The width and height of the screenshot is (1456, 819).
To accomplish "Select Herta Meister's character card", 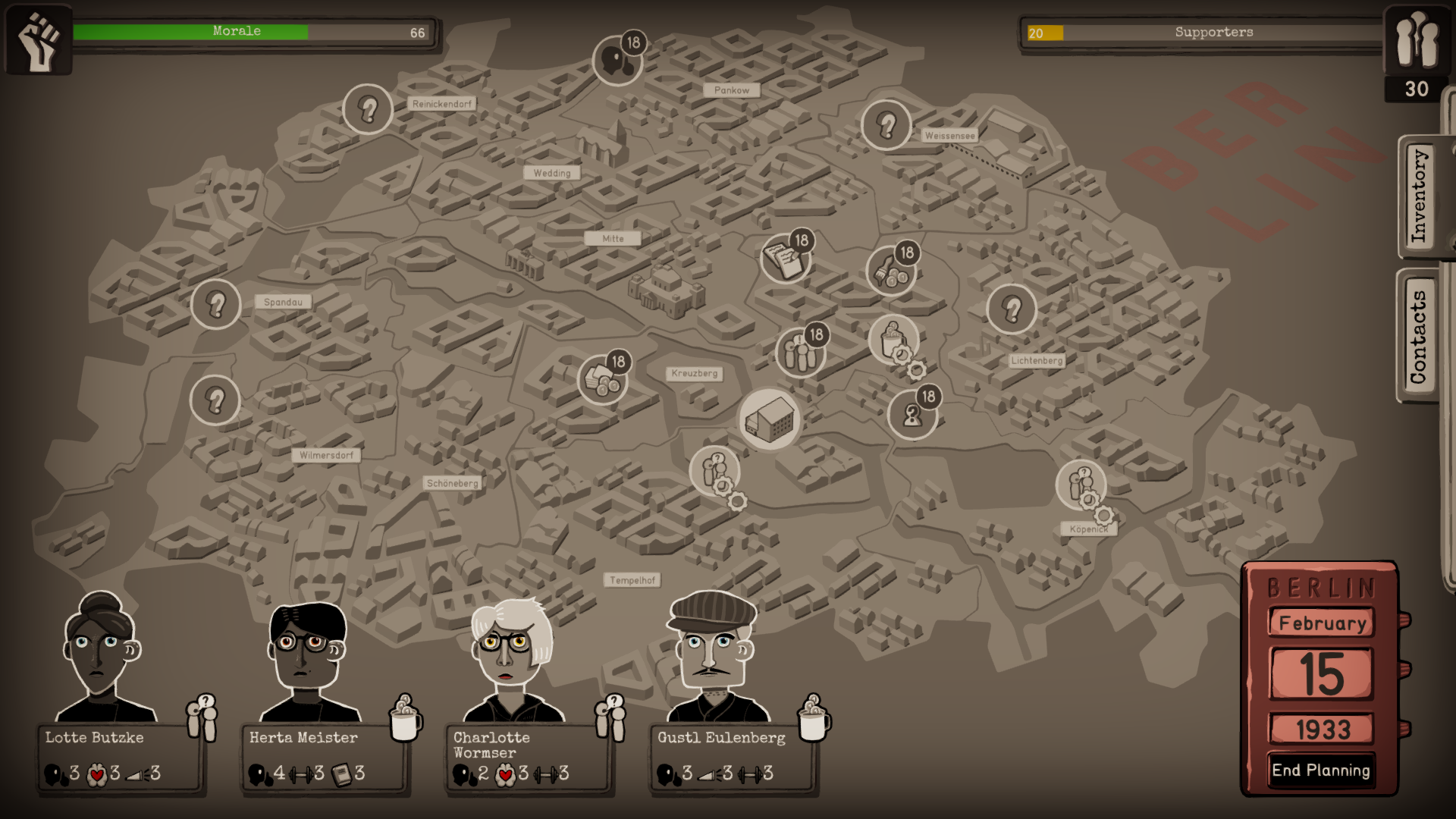I will (324, 757).
